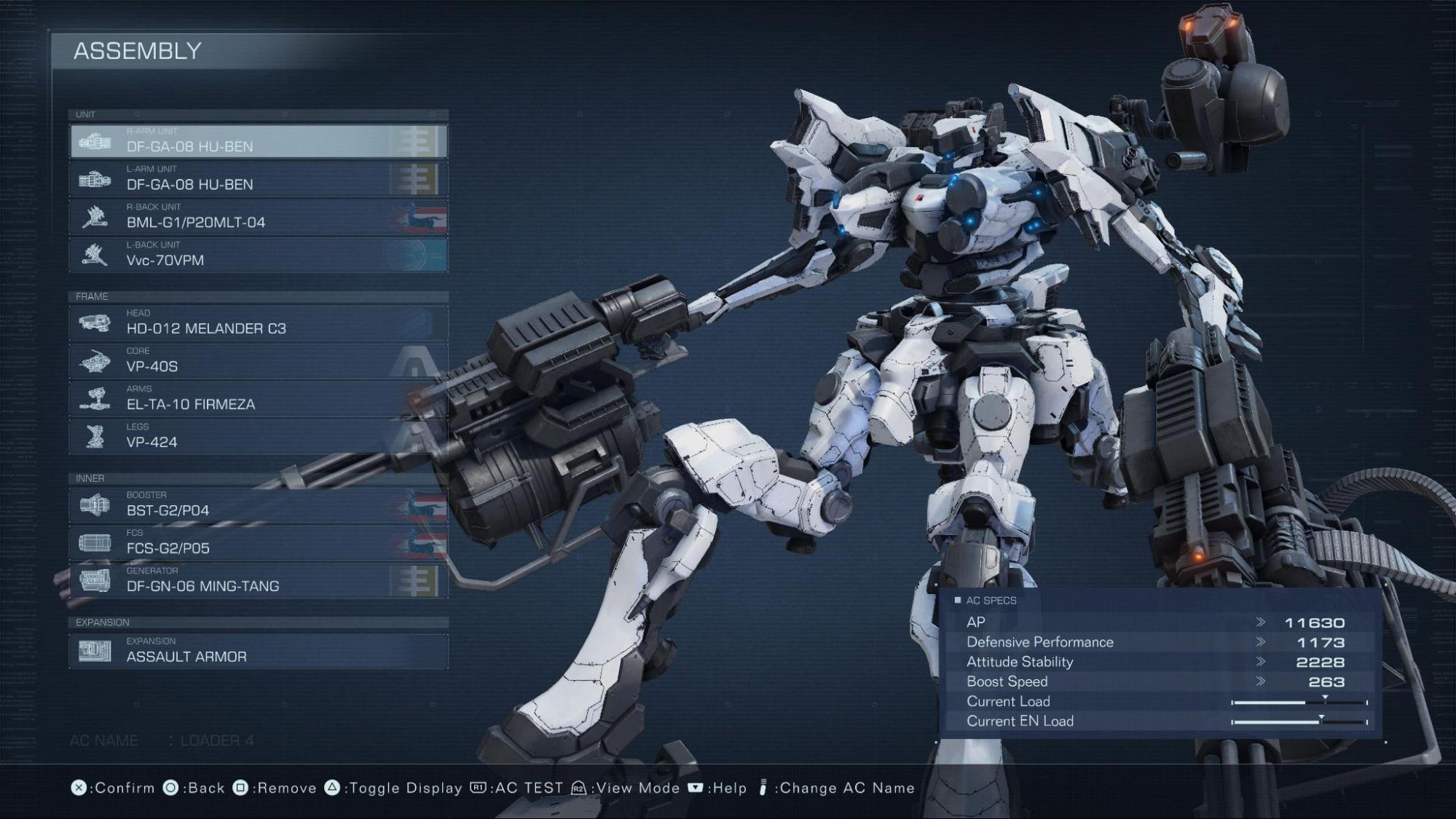Viewport: 1456px width, 819px height.
Task: Open the CORE slot VP-40S
Action: pyautogui.click(x=259, y=361)
